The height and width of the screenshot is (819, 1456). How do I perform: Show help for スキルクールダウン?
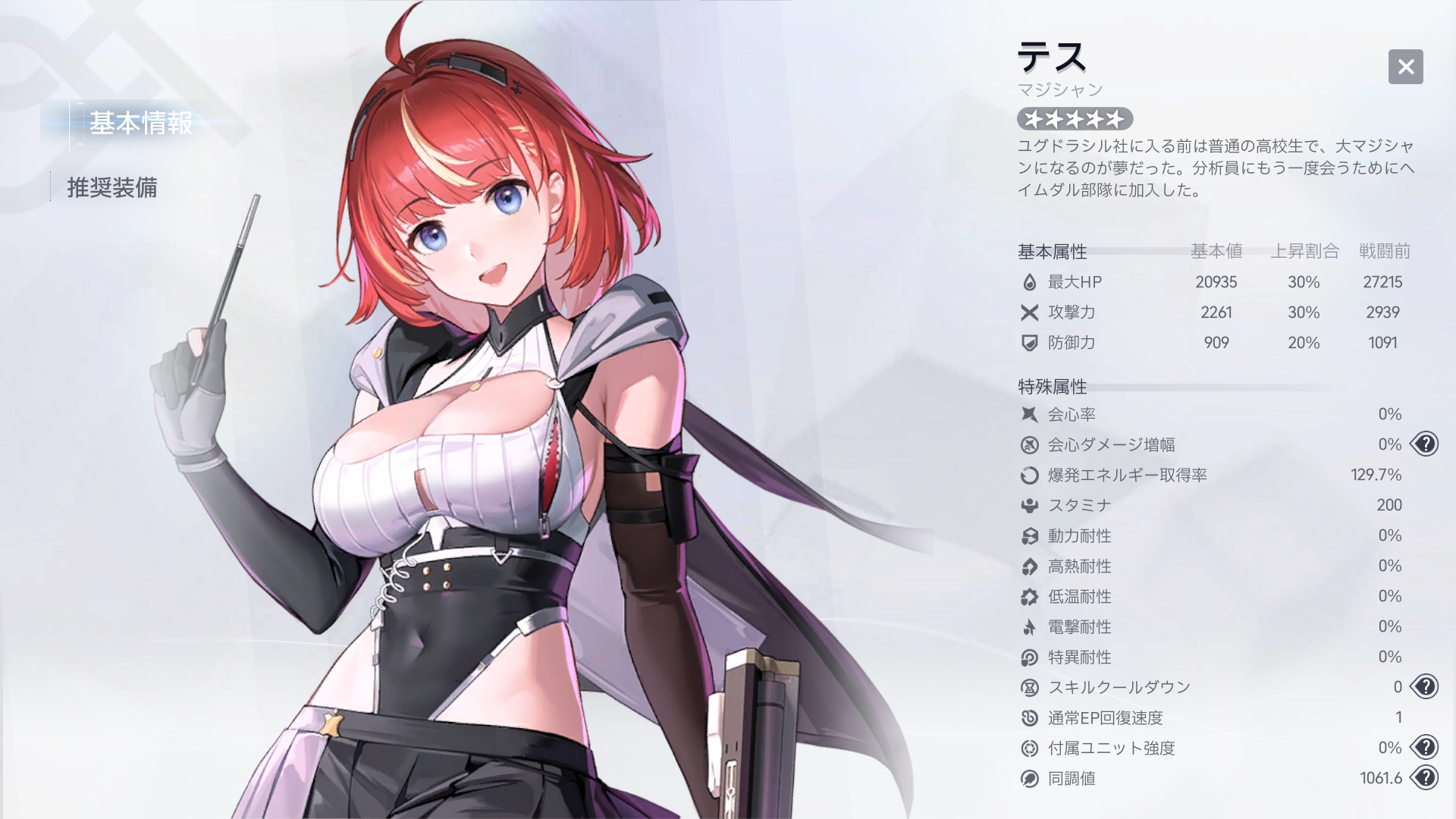tap(1425, 686)
